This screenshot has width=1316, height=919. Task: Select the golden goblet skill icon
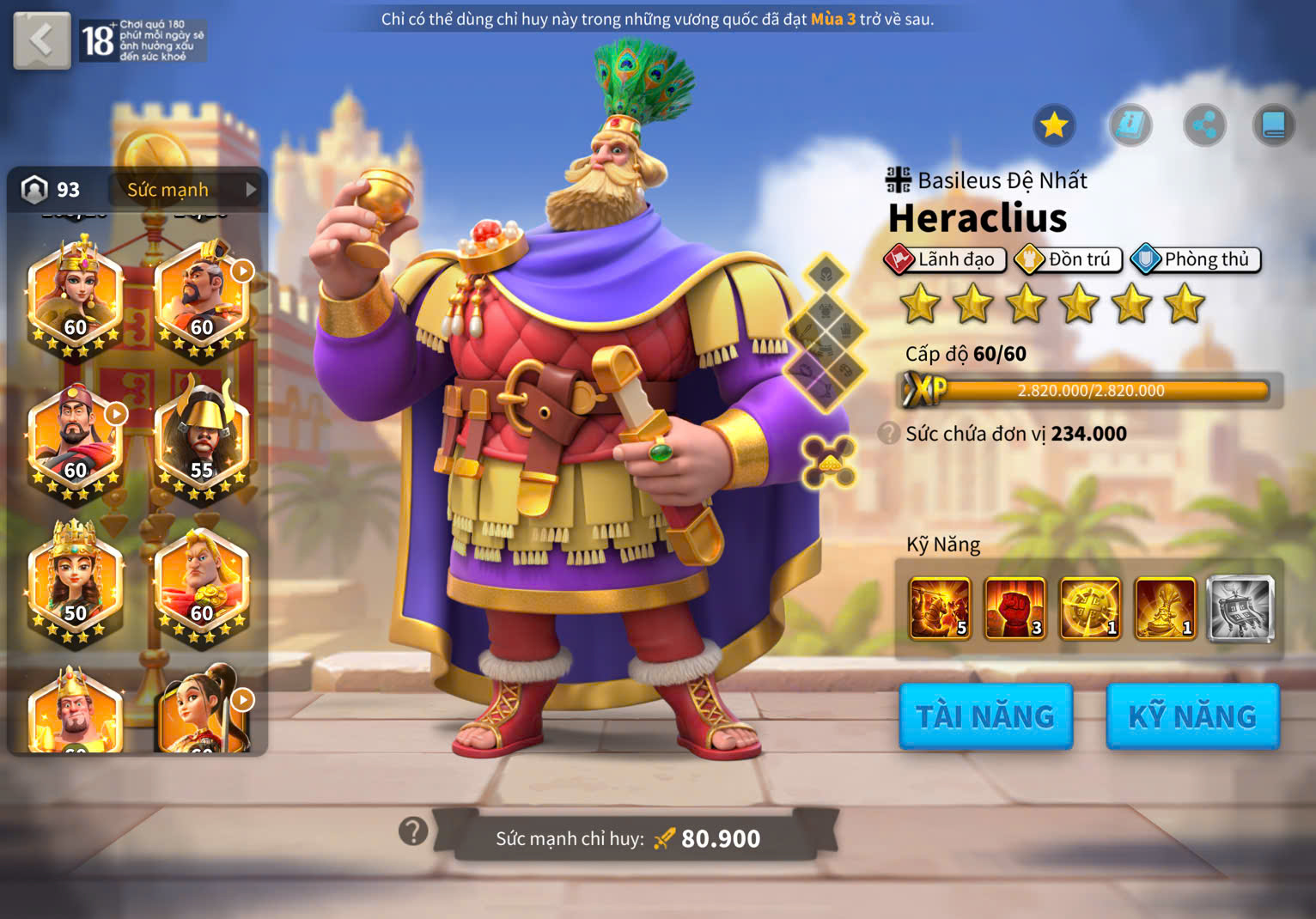click(1165, 609)
